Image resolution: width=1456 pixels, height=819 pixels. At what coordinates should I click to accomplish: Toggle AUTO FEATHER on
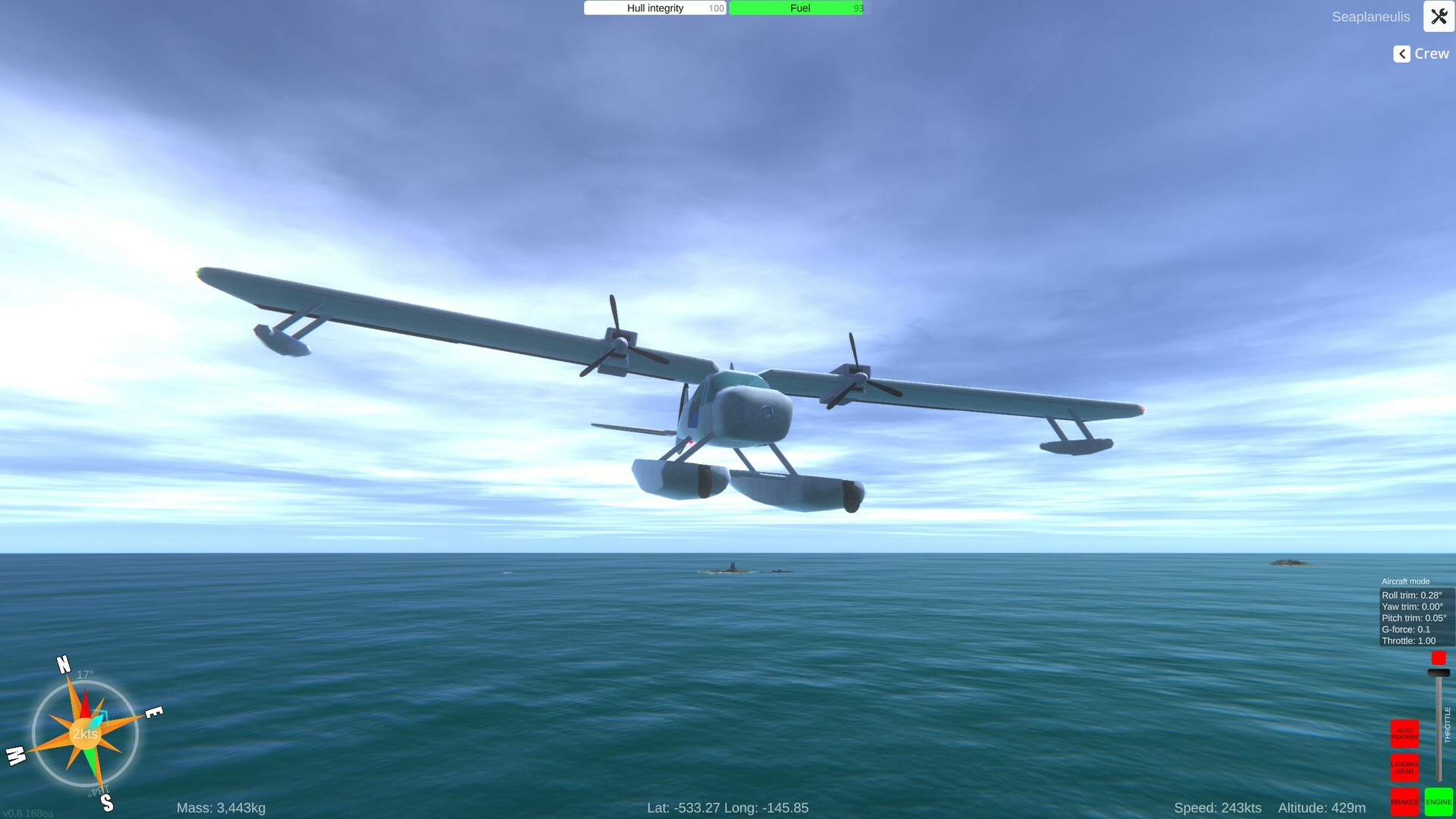point(1404,733)
